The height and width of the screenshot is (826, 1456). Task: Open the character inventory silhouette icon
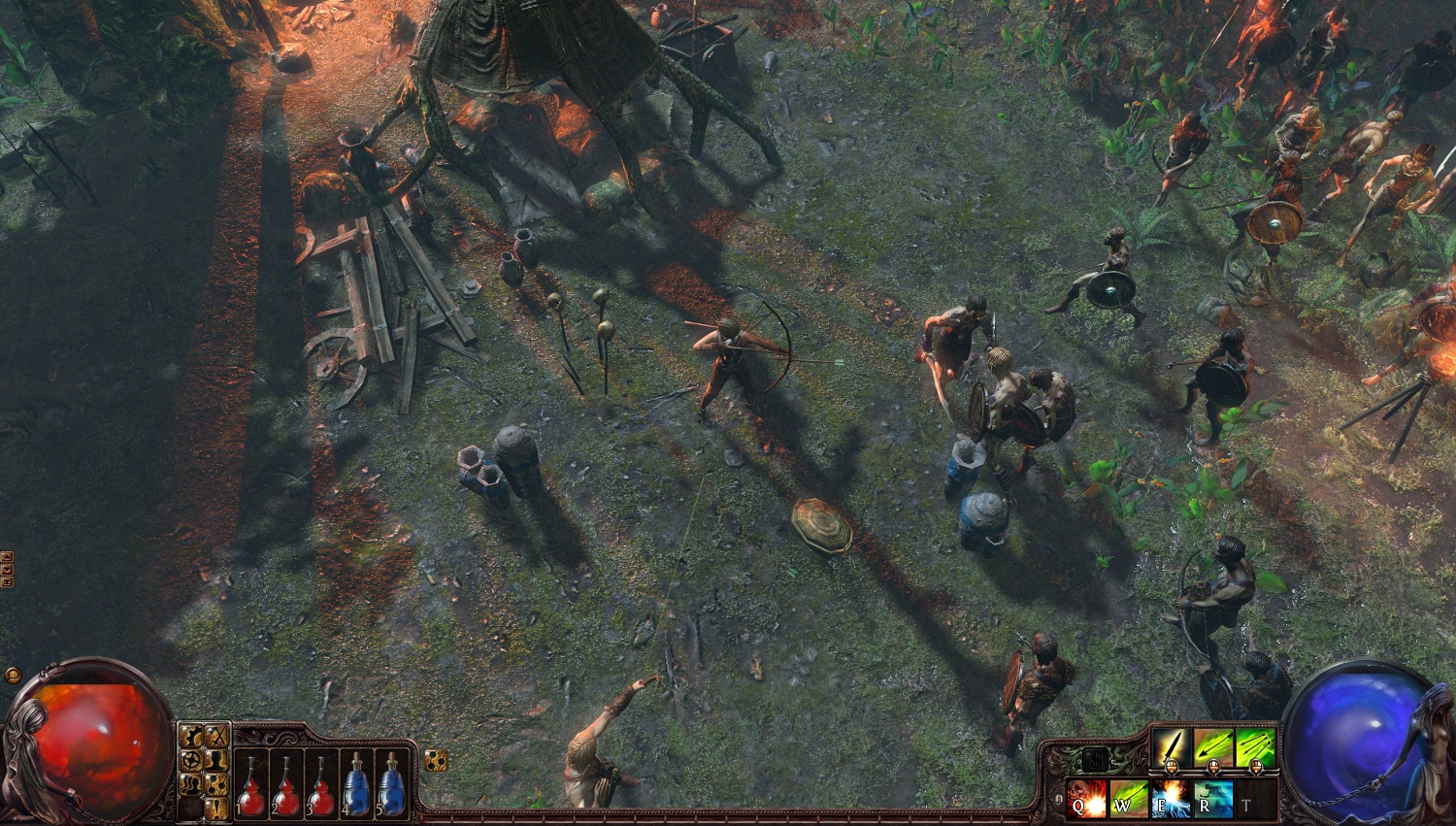click(x=215, y=760)
